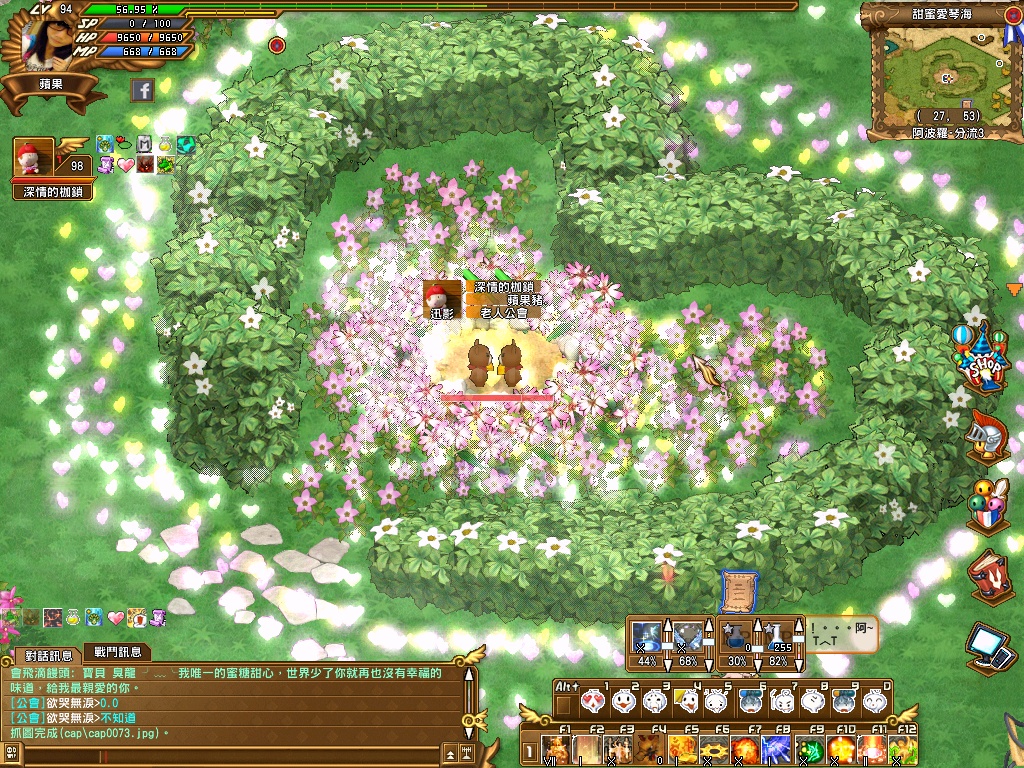Open the scroll icon above the potion panel
Screen dimensions: 1024x768
click(x=735, y=590)
